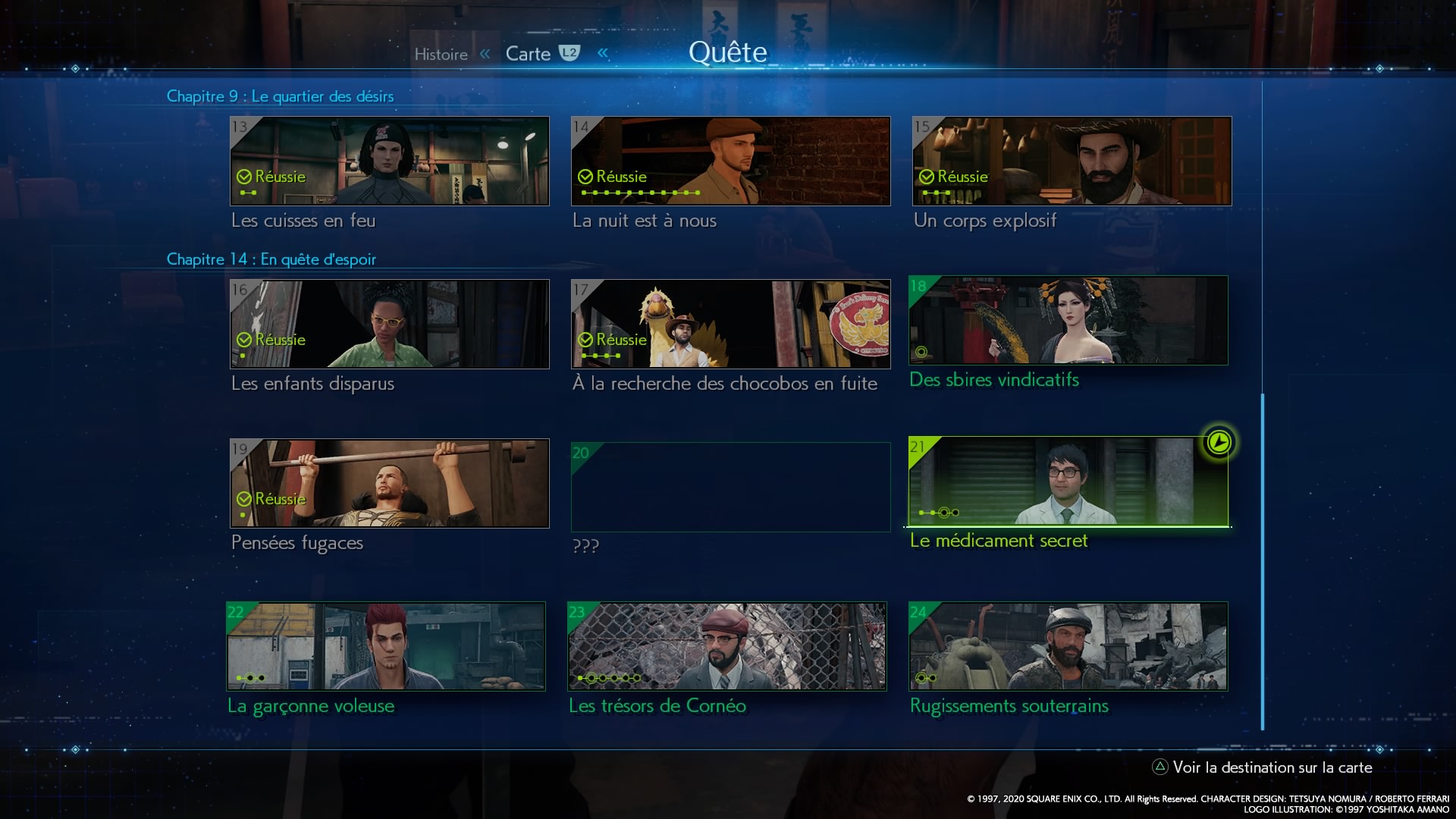Open Les trésors de Cornéo quest
Screen dimensions: 1456x819
coord(726,646)
